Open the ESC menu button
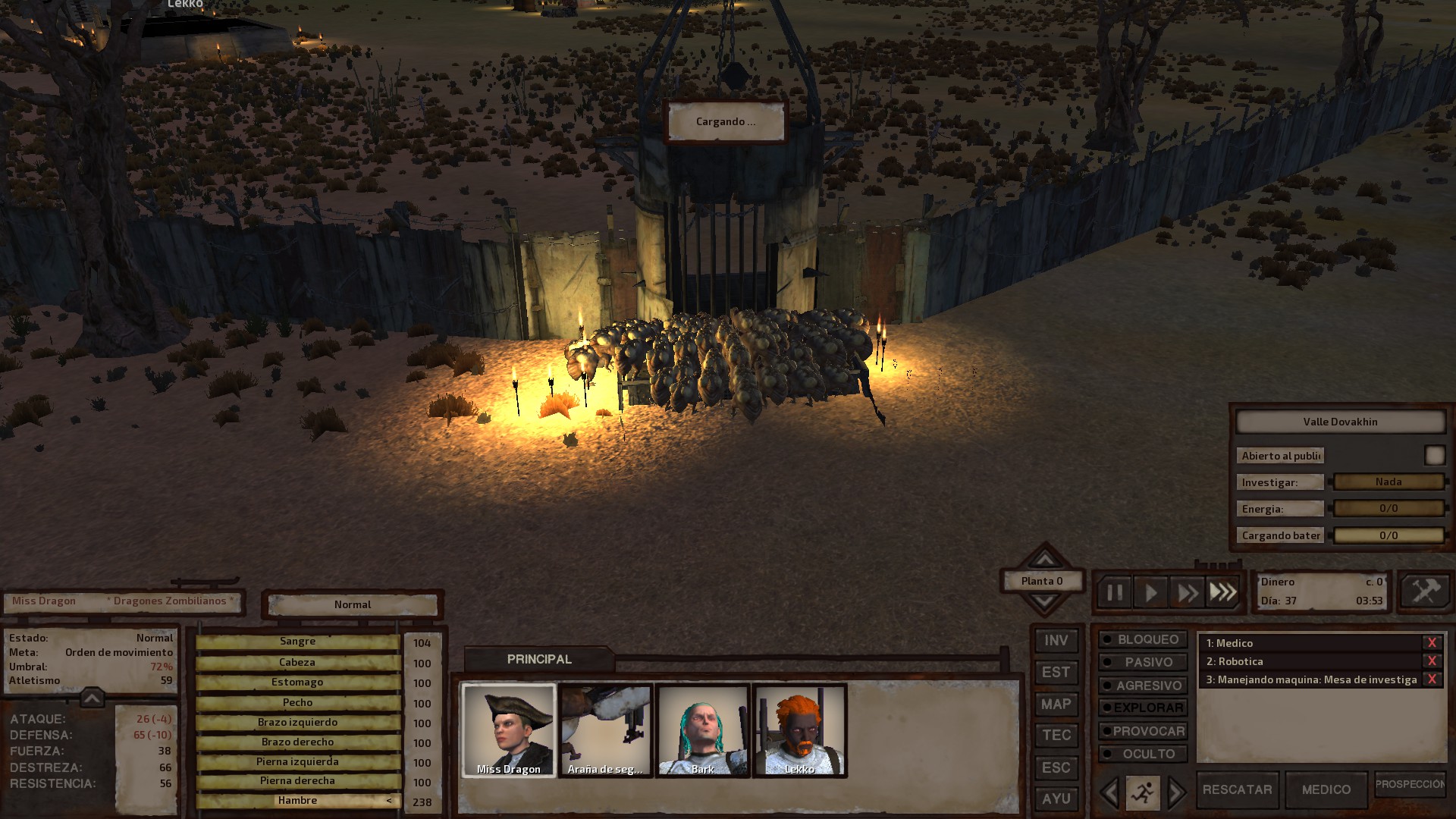Image resolution: width=1456 pixels, height=819 pixels. click(x=1056, y=767)
